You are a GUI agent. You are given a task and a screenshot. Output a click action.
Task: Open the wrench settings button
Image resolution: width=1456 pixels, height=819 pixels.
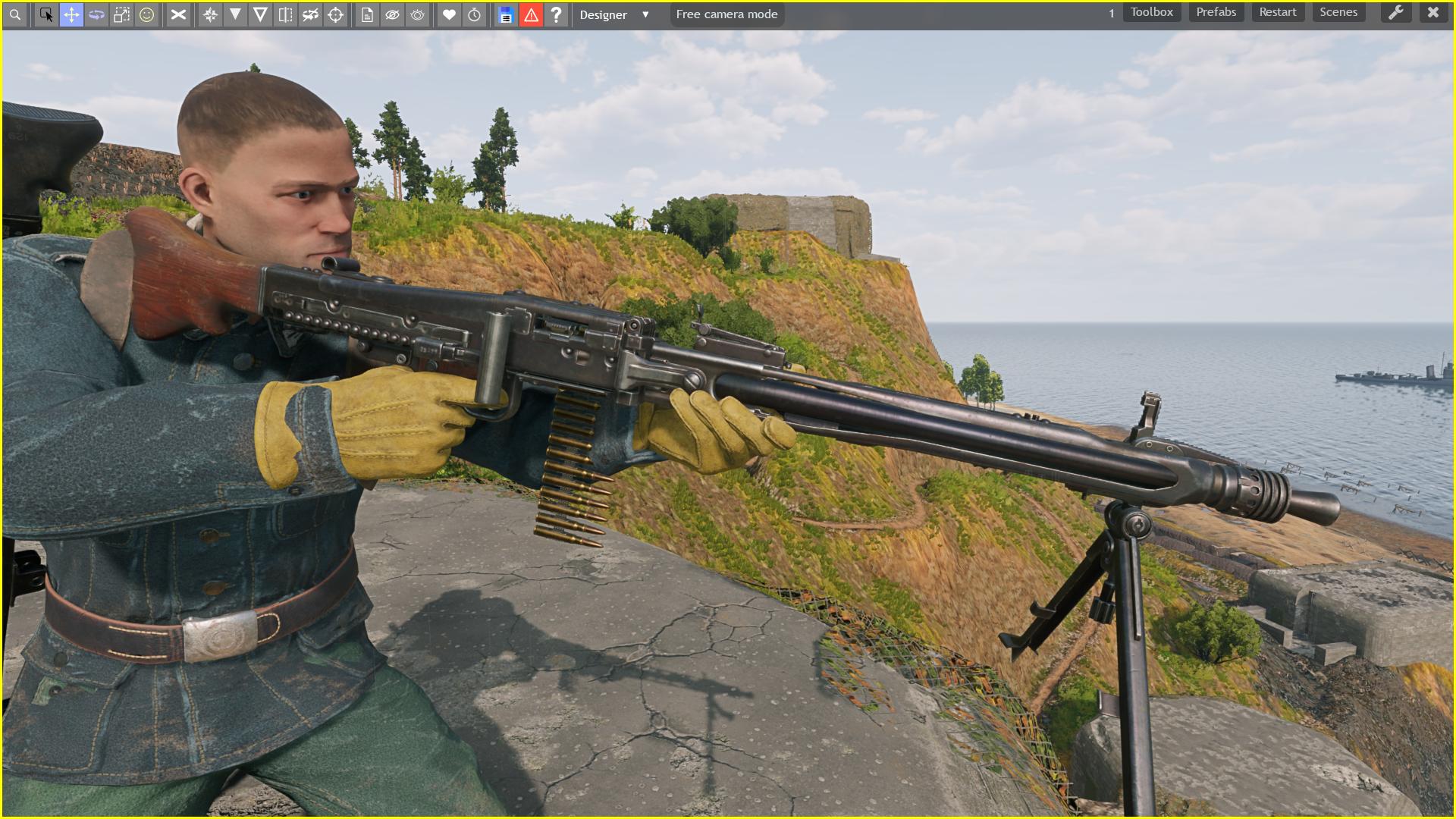click(1395, 12)
